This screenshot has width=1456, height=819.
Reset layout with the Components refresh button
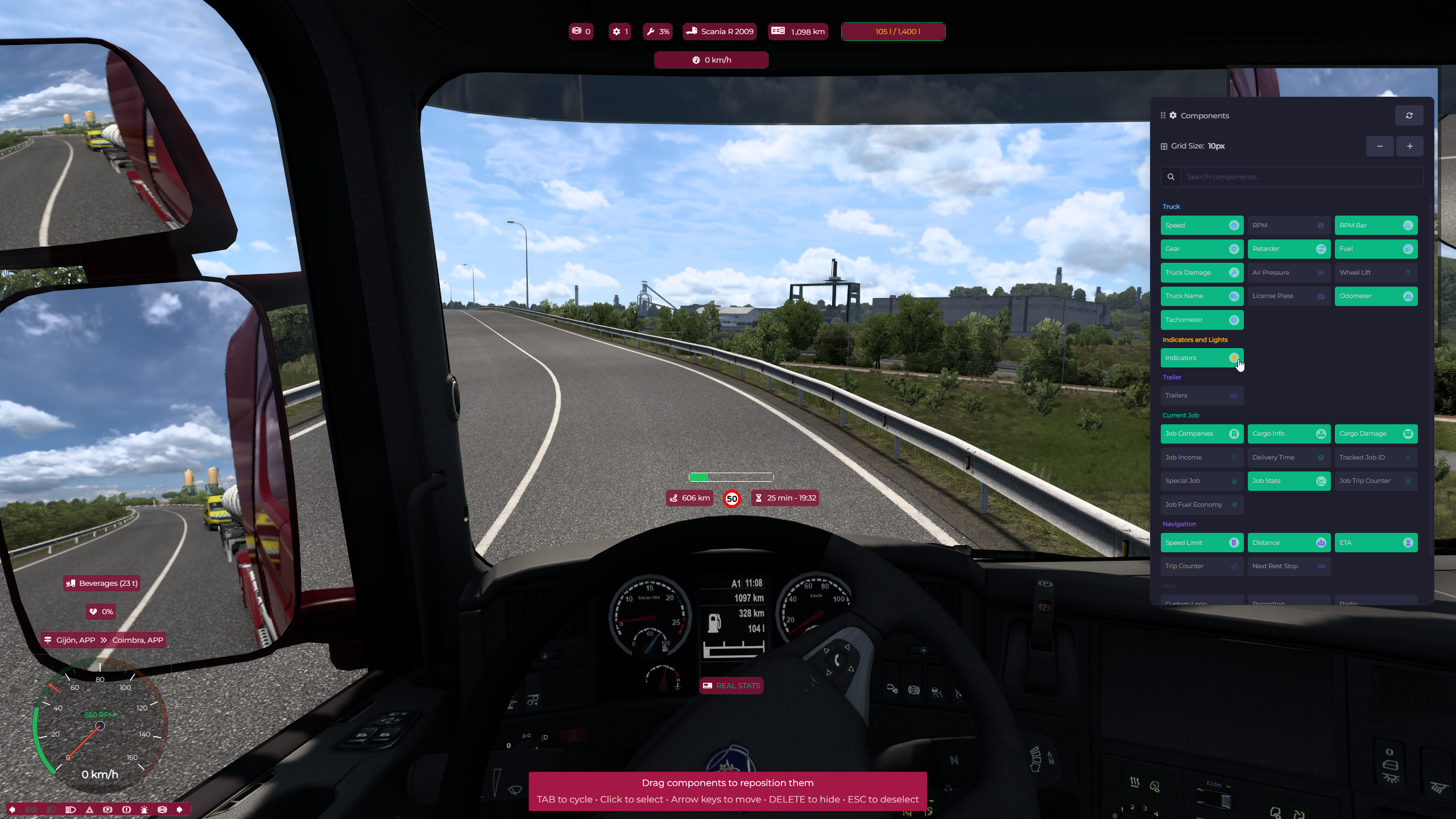click(1409, 115)
